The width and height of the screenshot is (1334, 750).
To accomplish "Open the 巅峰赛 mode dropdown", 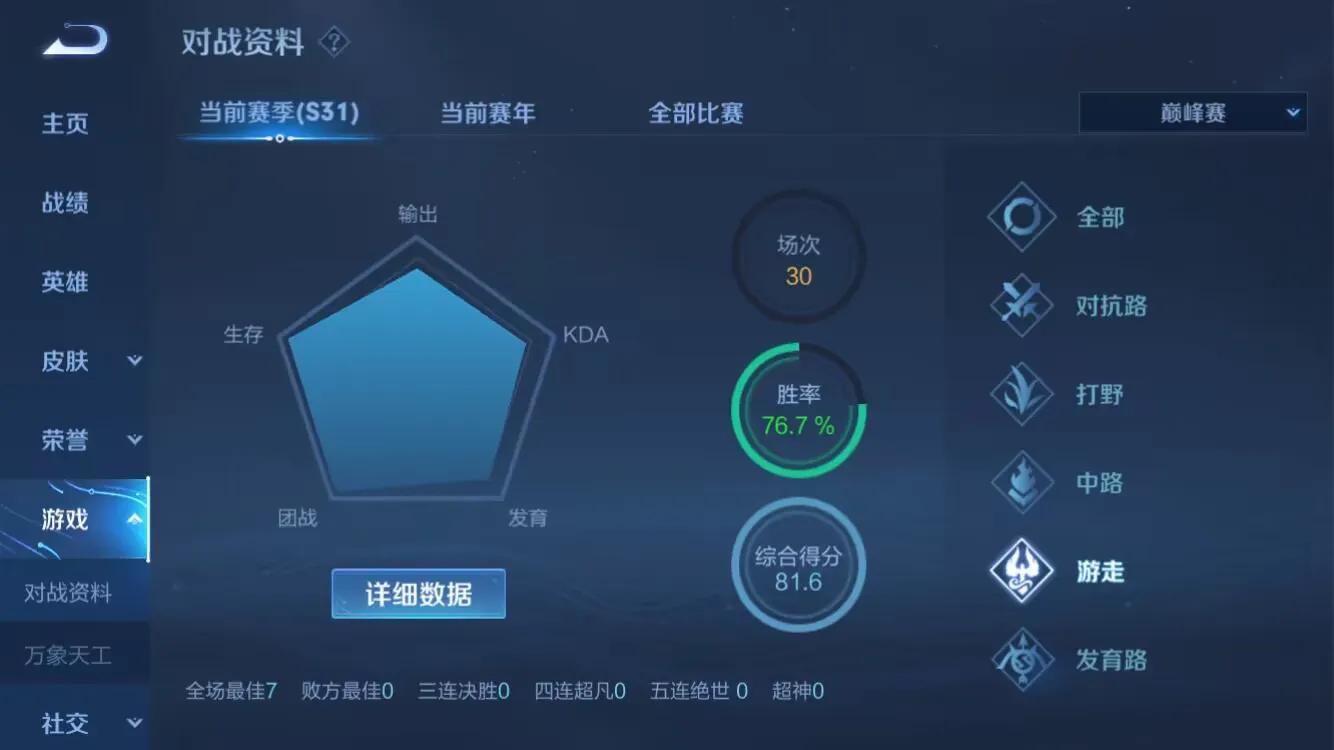I will coord(1192,112).
